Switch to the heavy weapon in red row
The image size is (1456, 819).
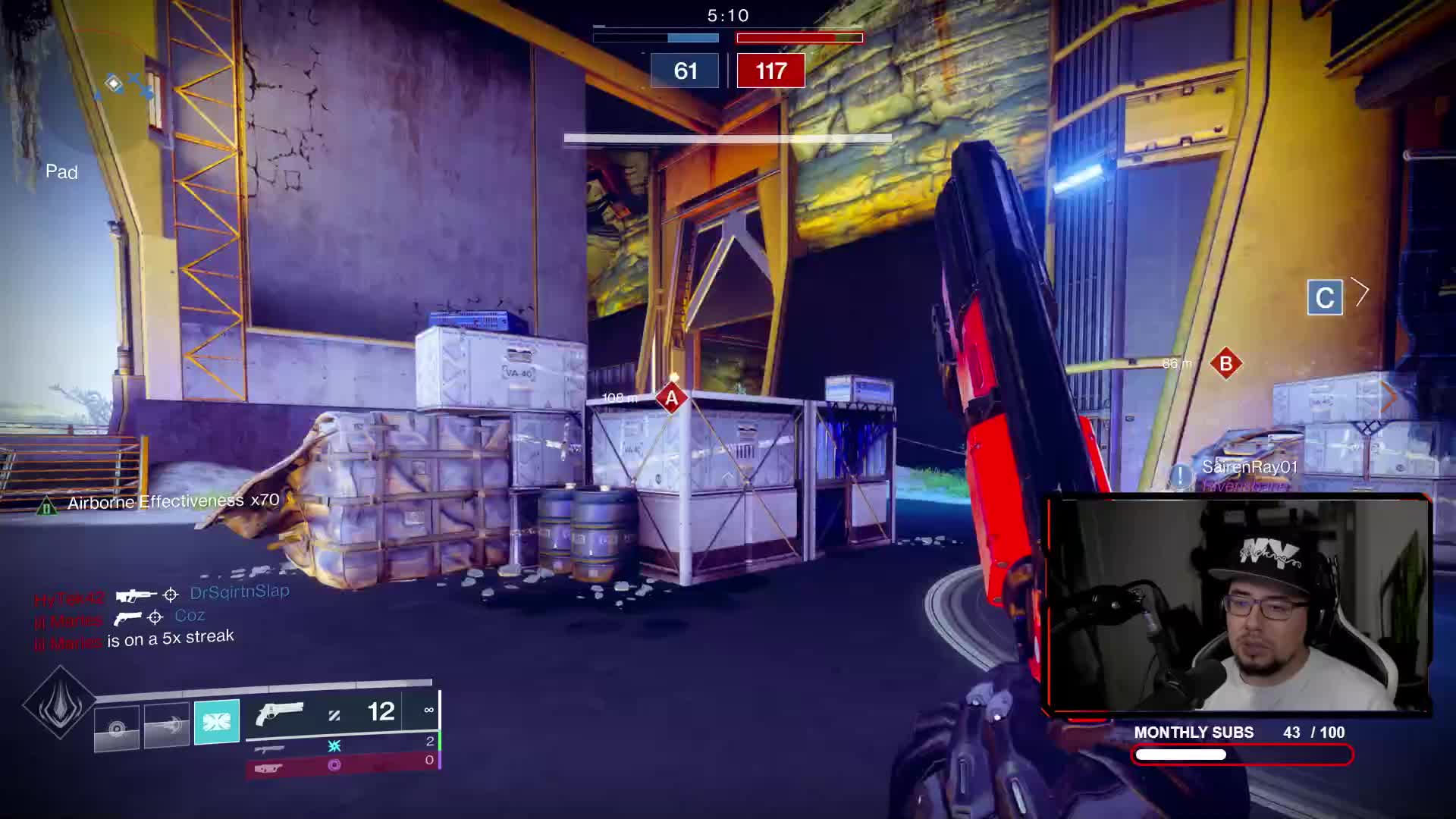(x=268, y=768)
